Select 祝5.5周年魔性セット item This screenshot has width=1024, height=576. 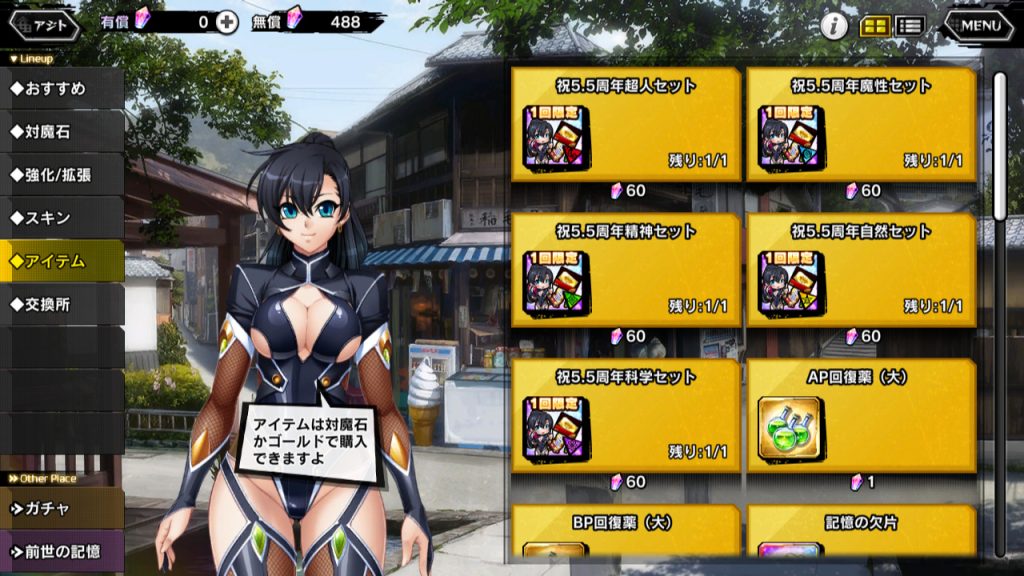pos(861,125)
